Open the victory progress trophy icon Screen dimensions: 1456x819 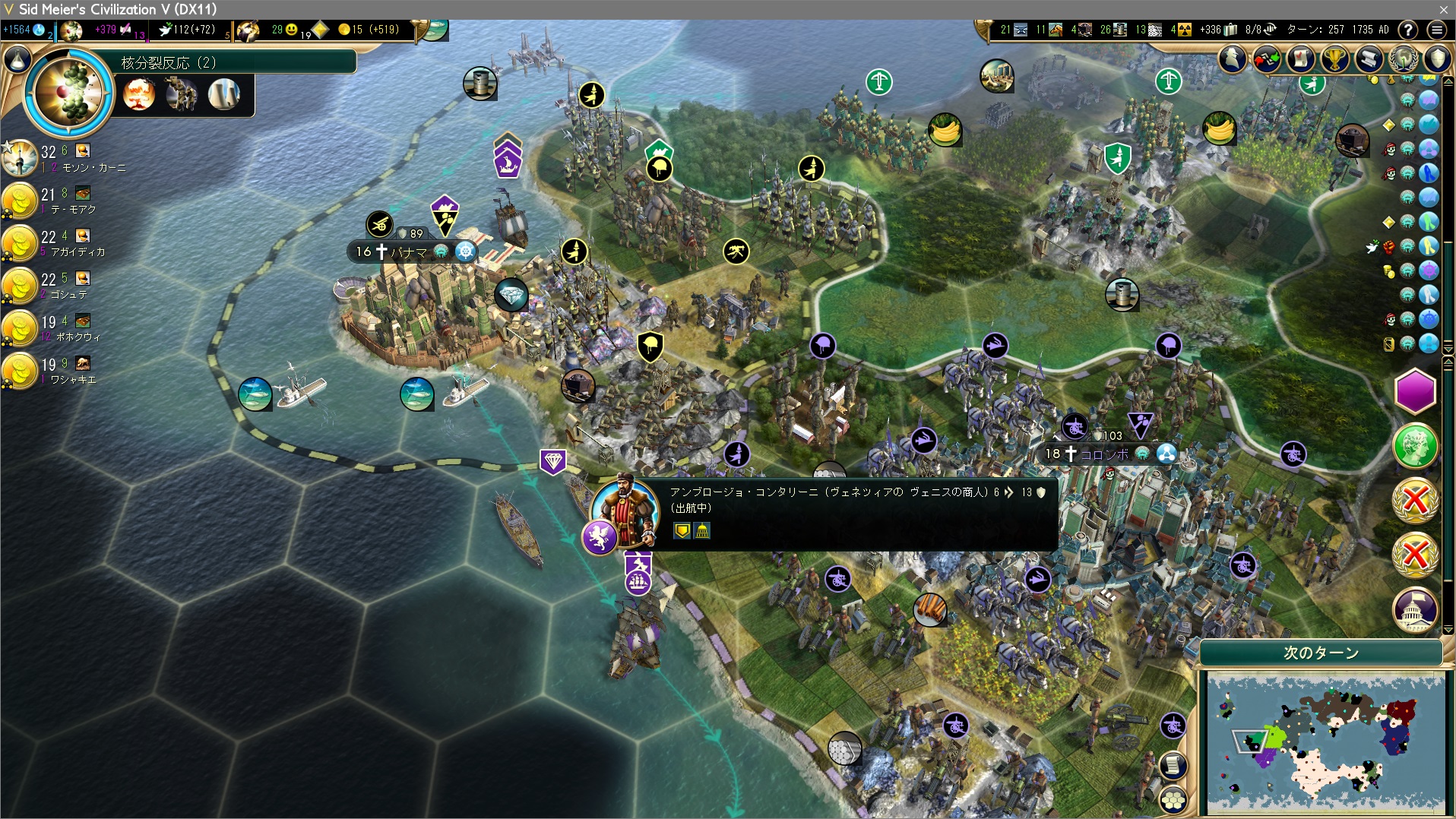click(1334, 59)
